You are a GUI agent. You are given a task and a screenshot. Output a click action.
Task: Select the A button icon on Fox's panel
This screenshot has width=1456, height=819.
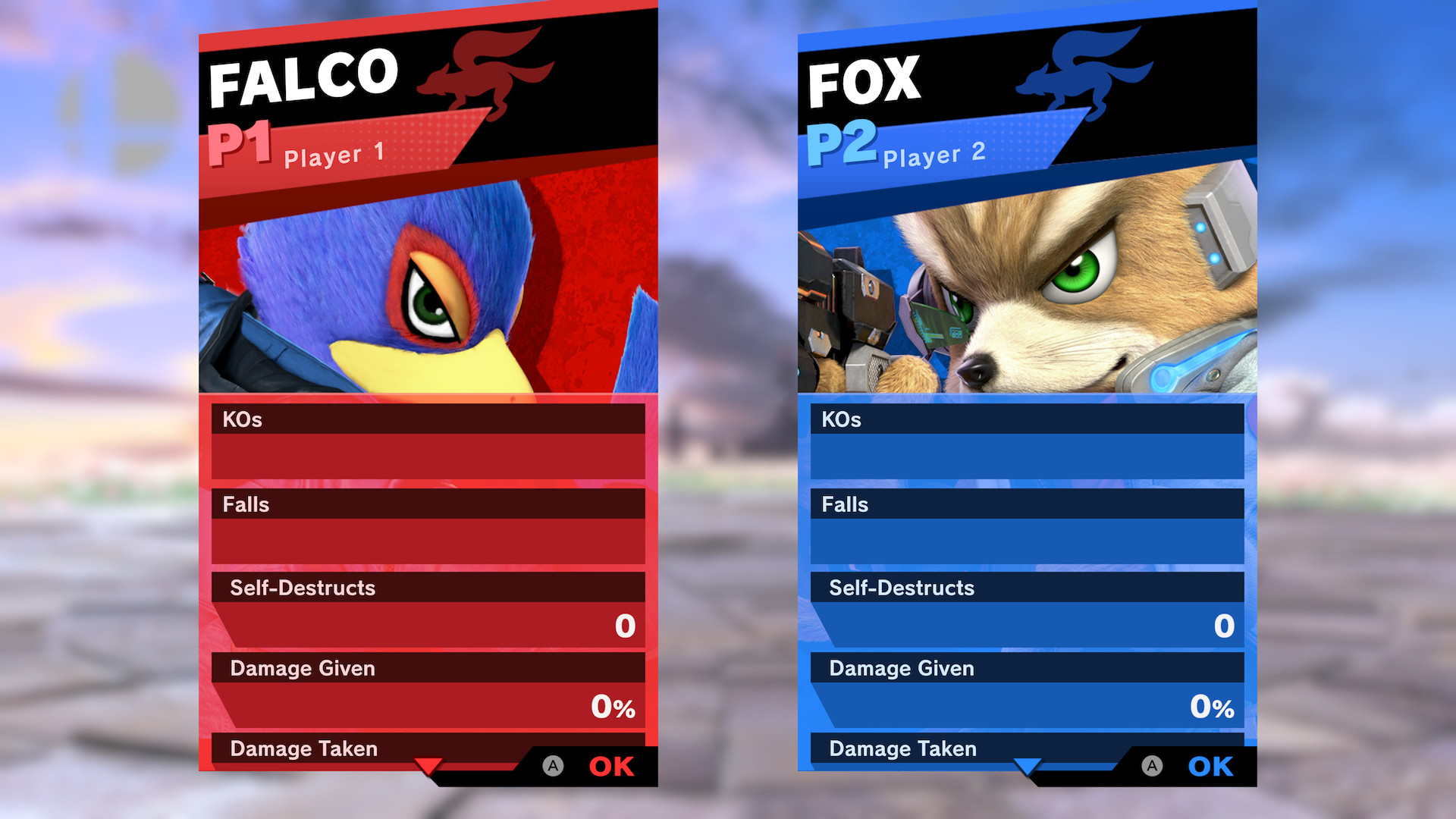(x=1152, y=766)
